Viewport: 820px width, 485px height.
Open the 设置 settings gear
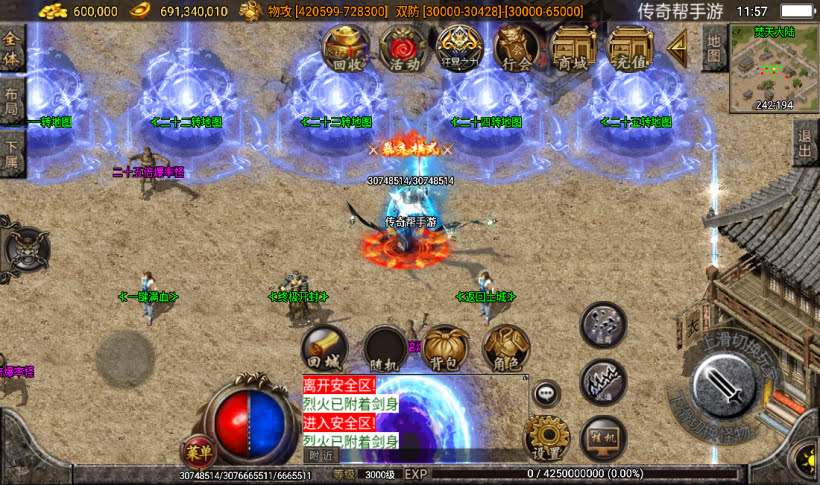pos(546,437)
